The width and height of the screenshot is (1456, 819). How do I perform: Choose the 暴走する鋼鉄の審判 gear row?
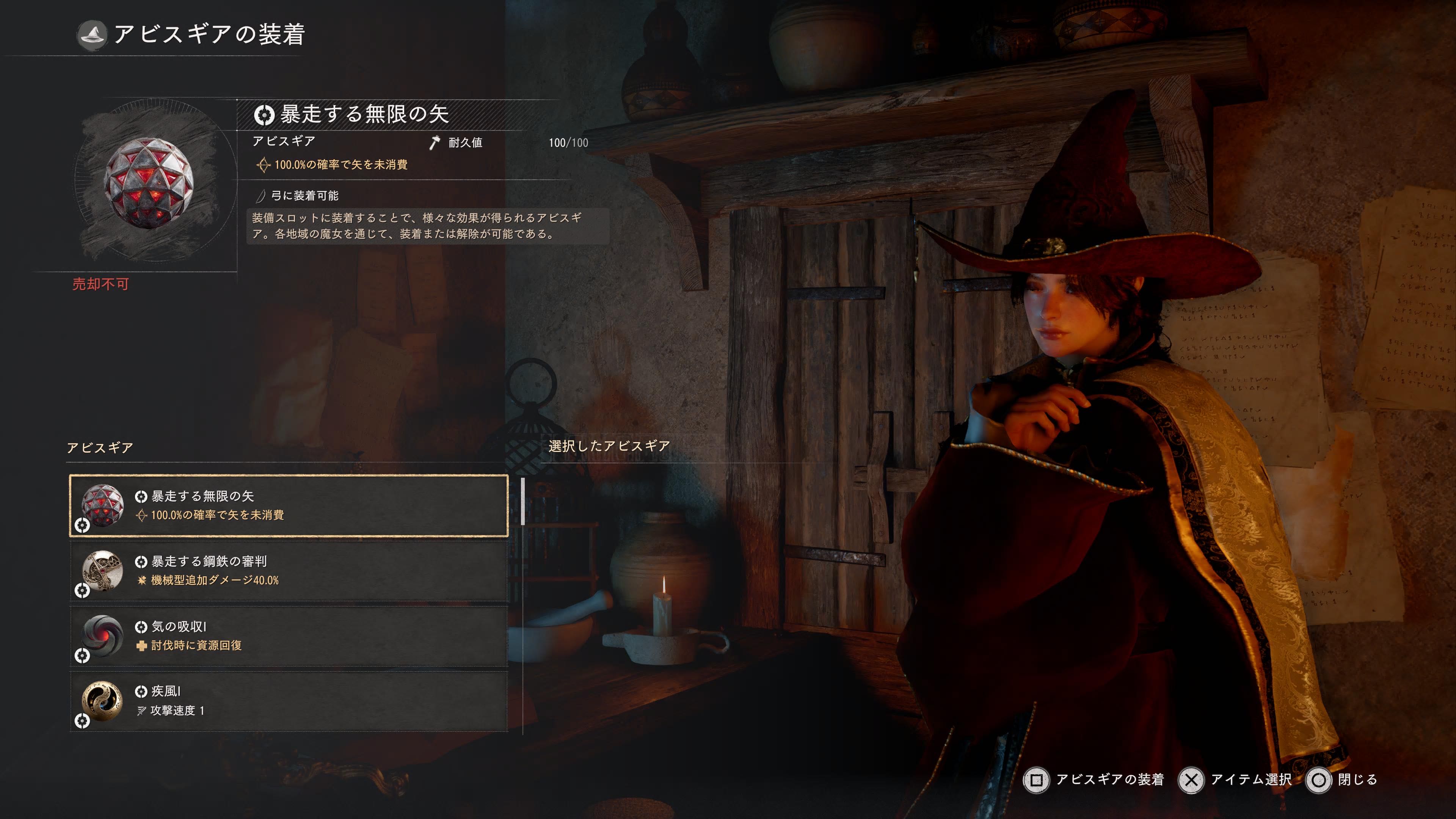[288, 570]
